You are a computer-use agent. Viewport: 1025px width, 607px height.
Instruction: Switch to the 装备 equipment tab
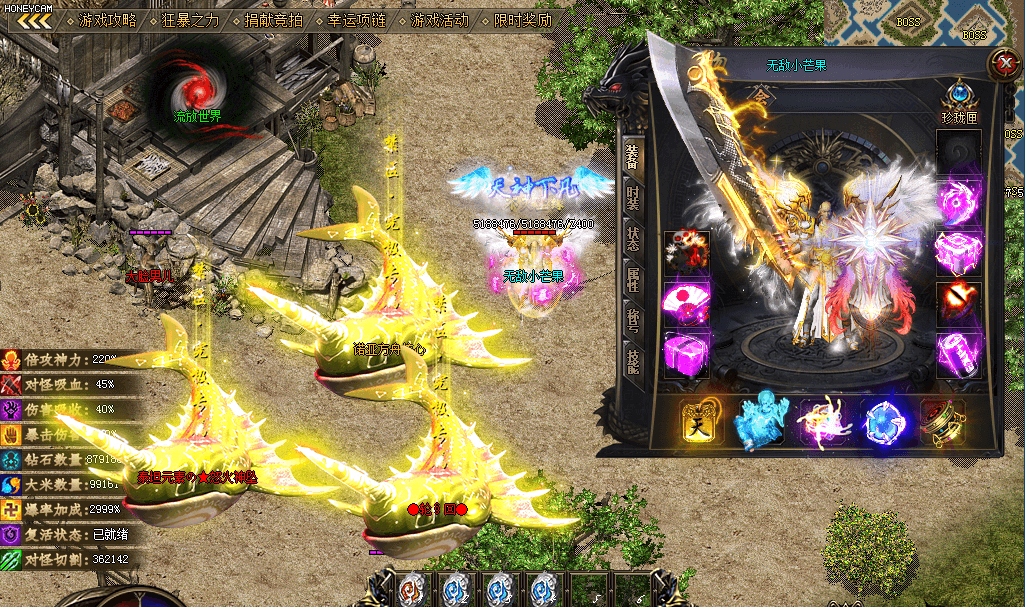632,156
